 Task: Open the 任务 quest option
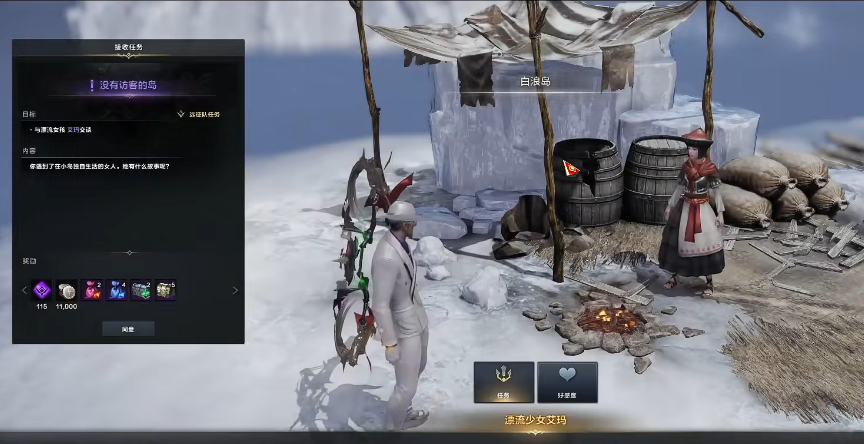[503, 381]
